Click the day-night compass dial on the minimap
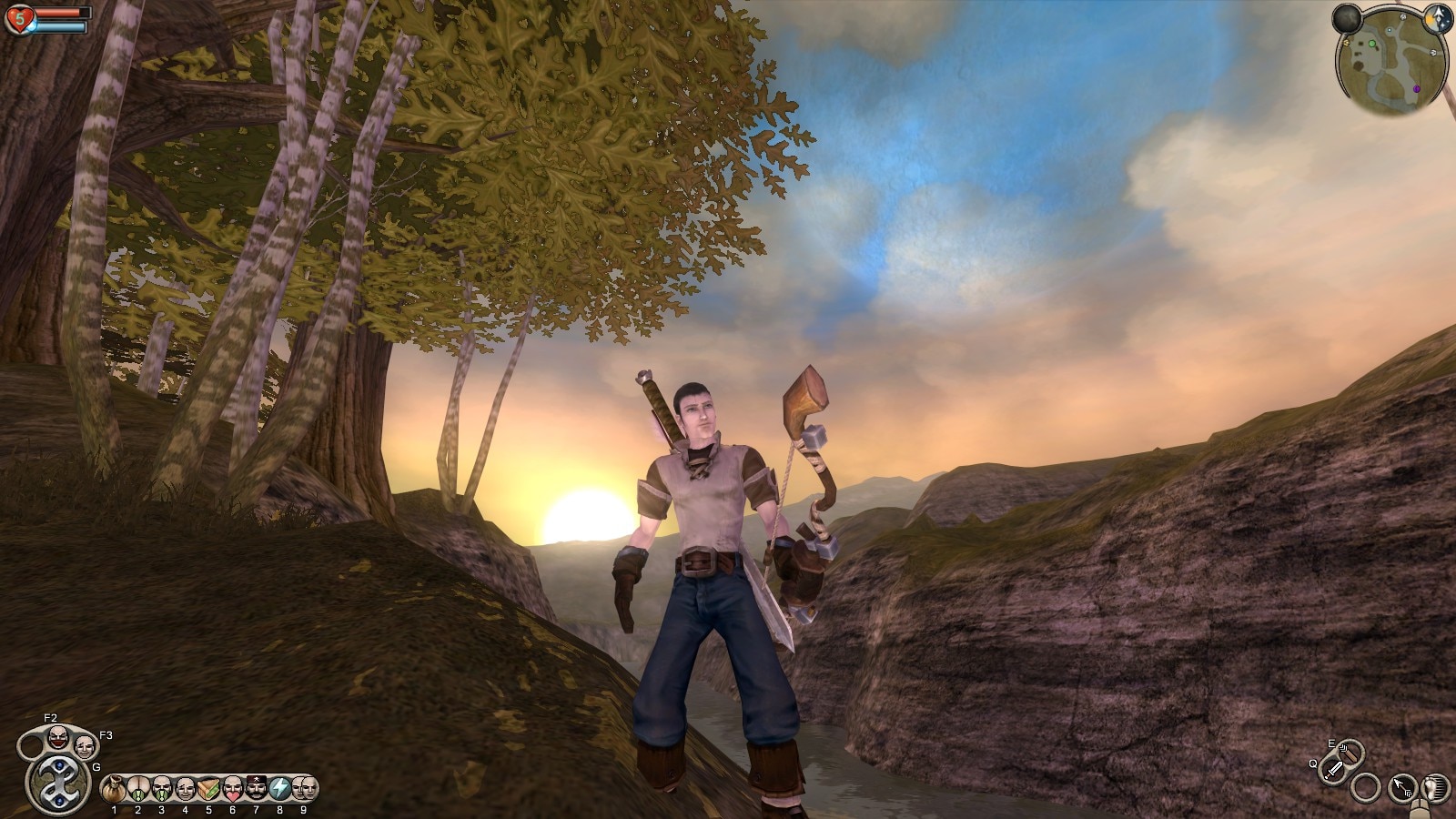 point(1438,20)
